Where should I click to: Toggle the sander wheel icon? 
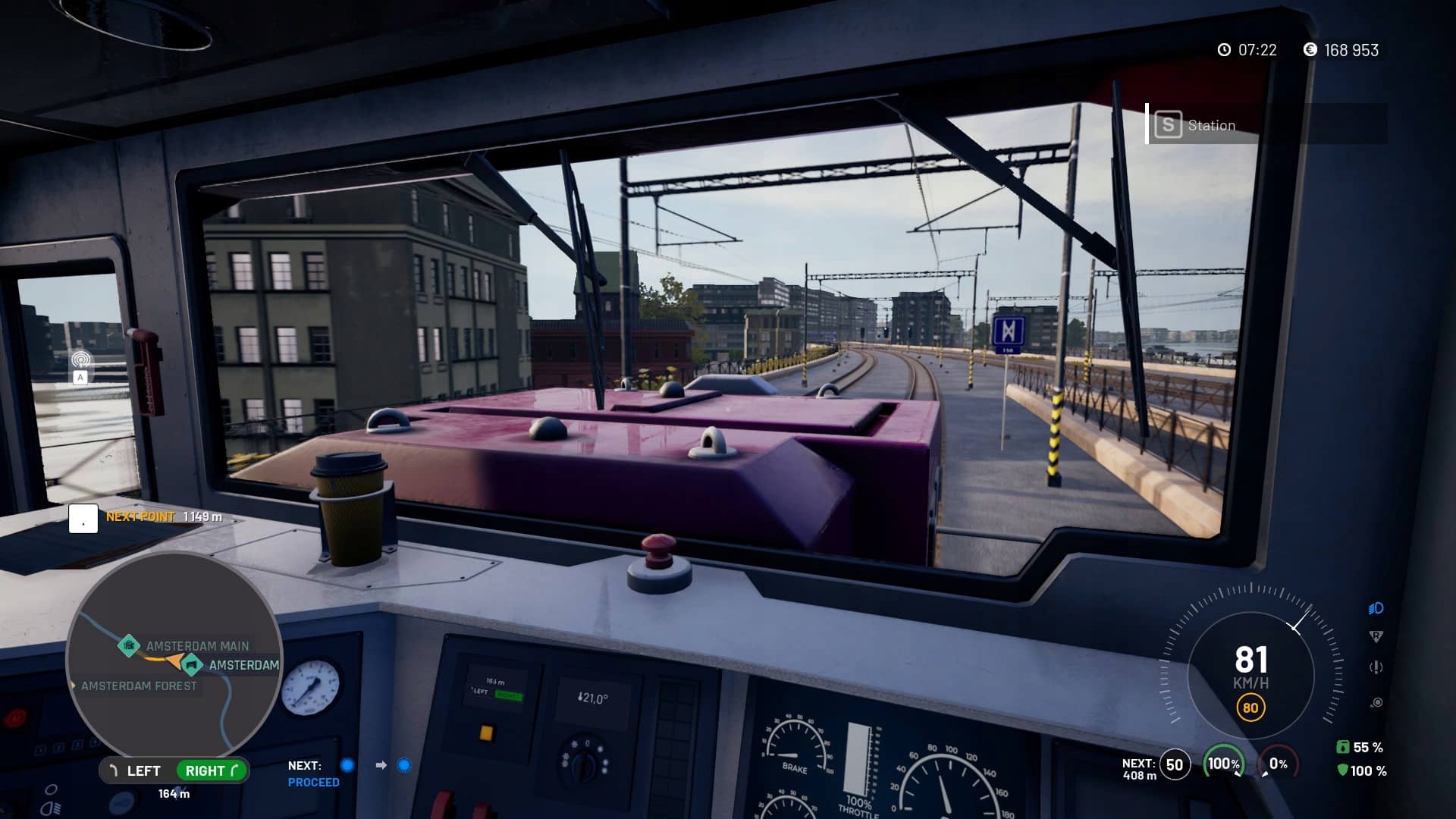(x=1376, y=702)
